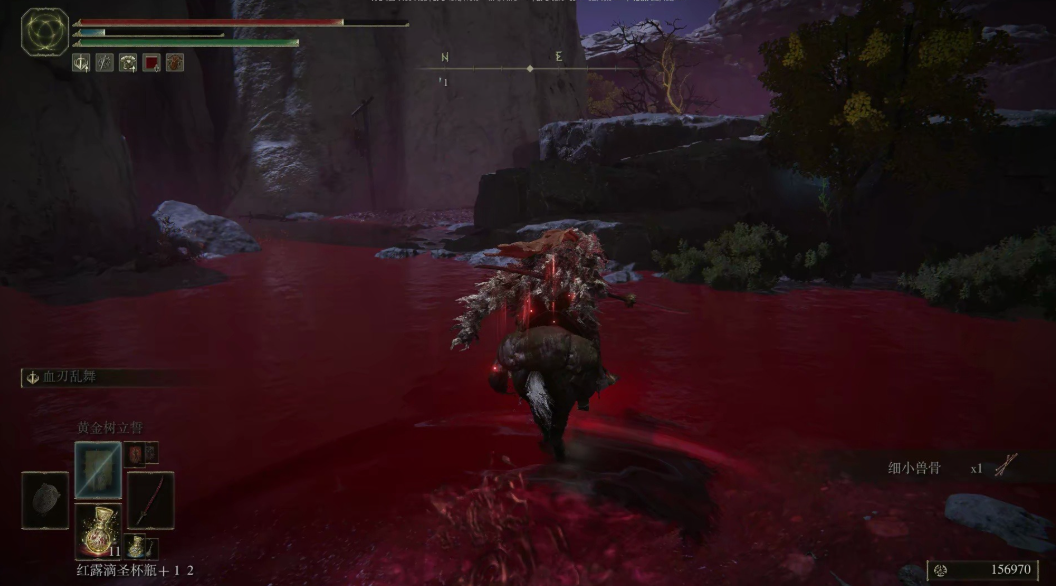Select the Golden Vow spell slot

[x=98, y=469]
